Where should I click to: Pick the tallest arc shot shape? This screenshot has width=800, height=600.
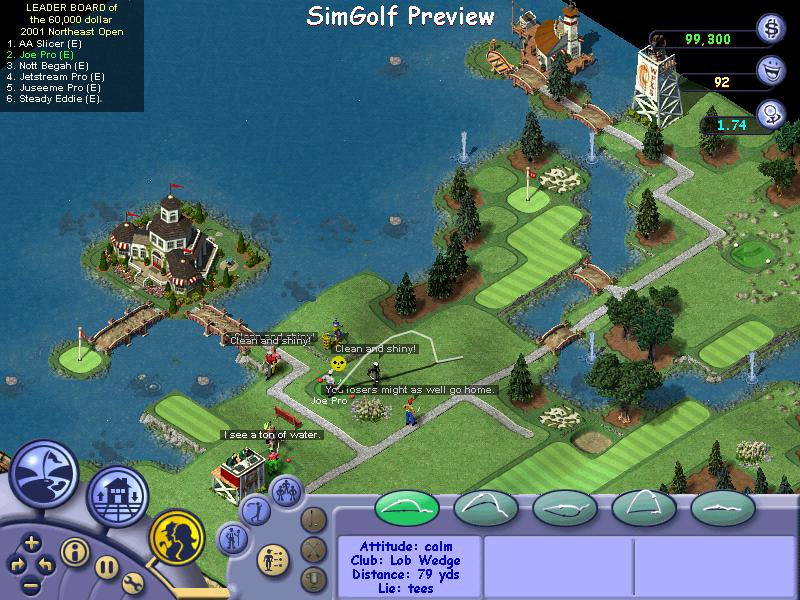644,508
